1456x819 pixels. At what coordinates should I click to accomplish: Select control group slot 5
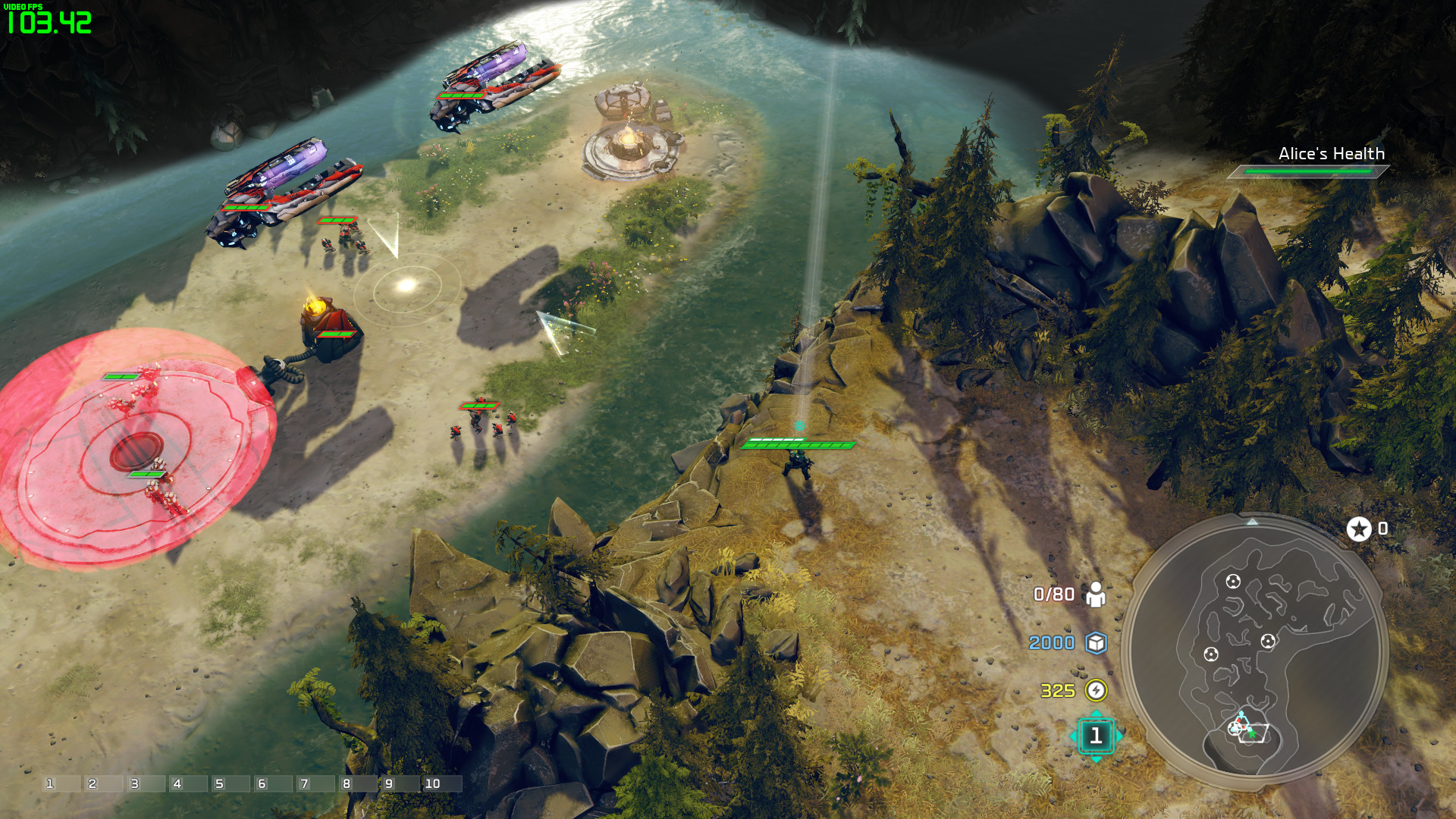[231, 783]
